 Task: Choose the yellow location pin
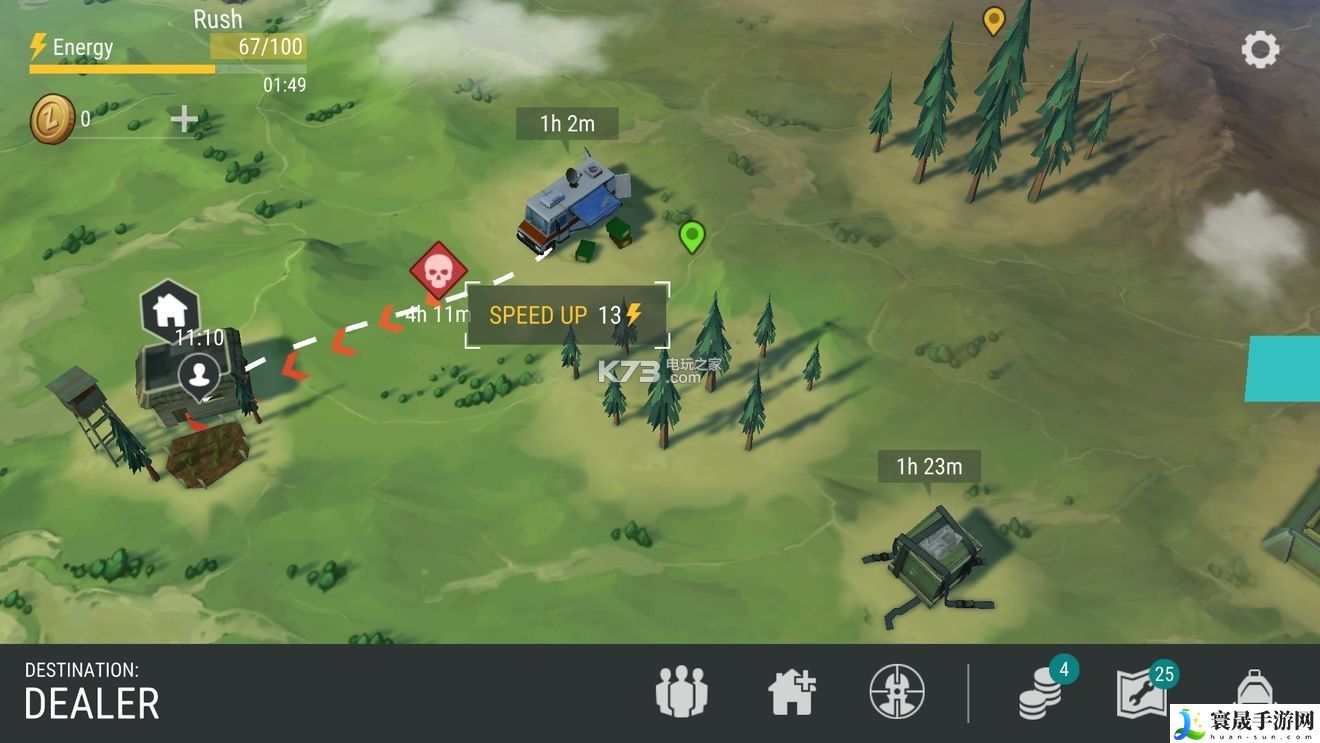pyautogui.click(x=993, y=20)
